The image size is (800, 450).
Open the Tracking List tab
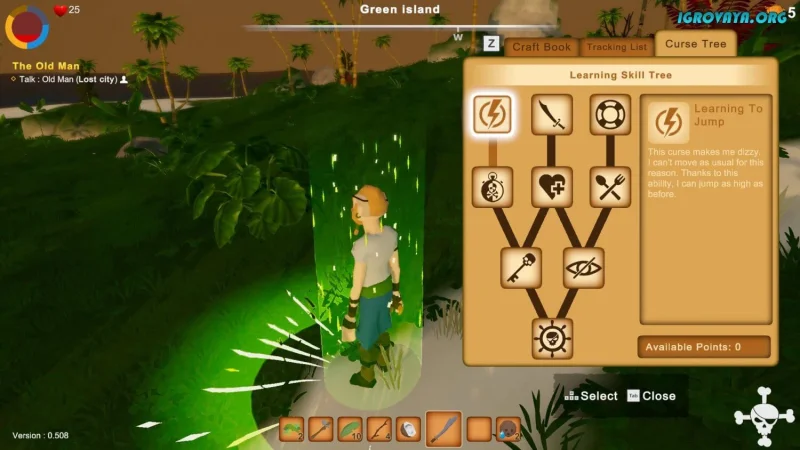pos(617,47)
